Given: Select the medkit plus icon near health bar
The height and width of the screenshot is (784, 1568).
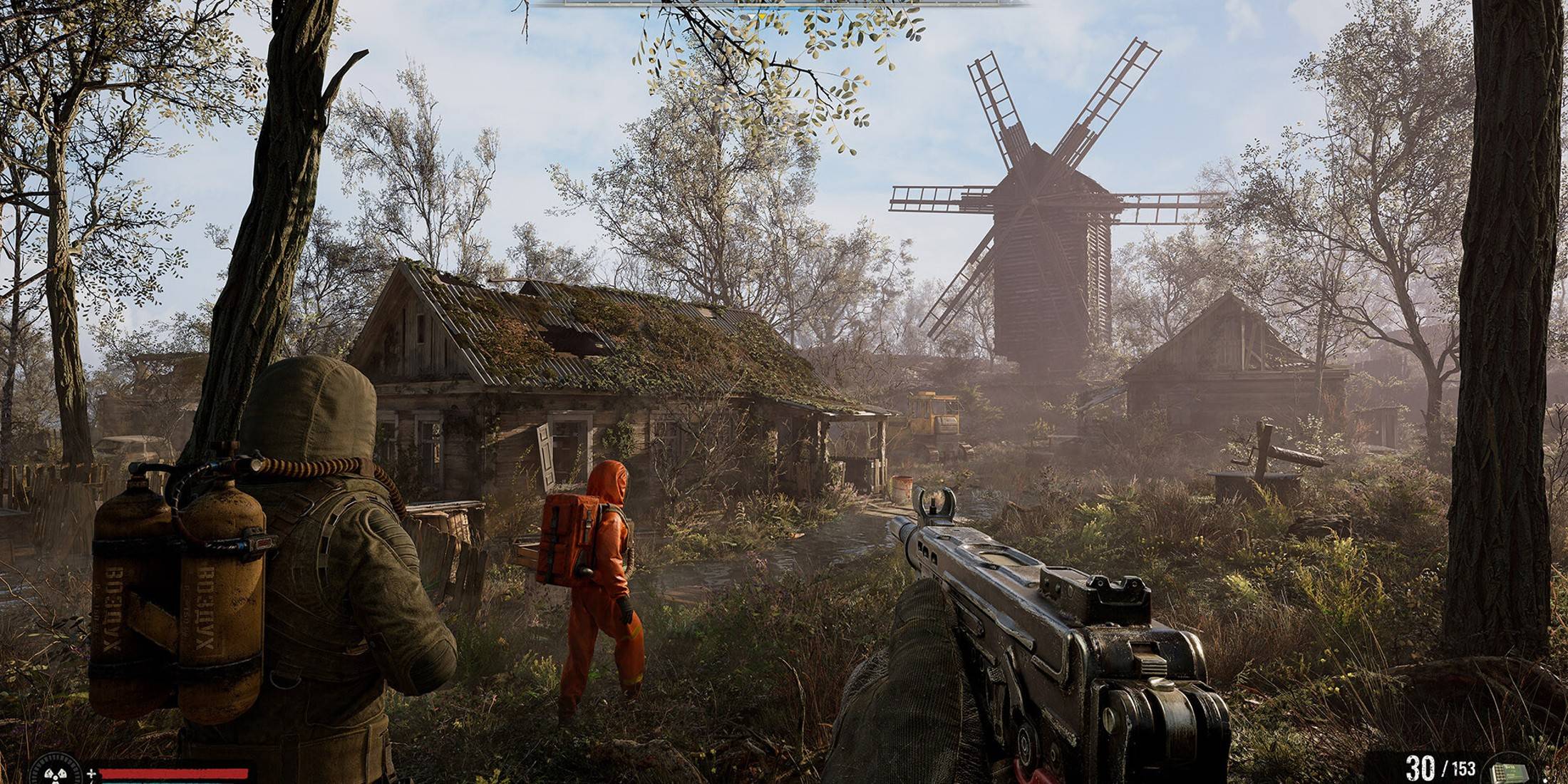Looking at the screenshot, I should click(x=91, y=775).
